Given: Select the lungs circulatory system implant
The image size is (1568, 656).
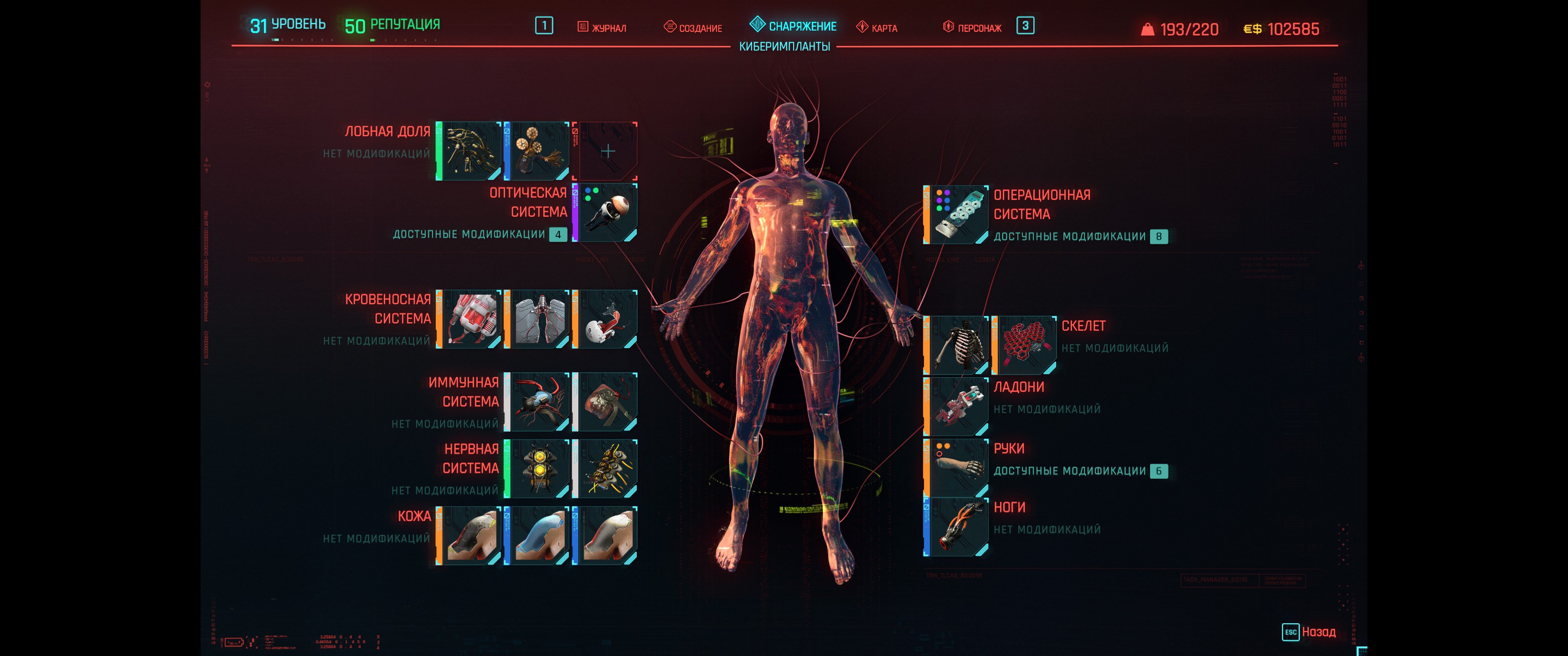Looking at the screenshot, I should click(x=539, y=319).
